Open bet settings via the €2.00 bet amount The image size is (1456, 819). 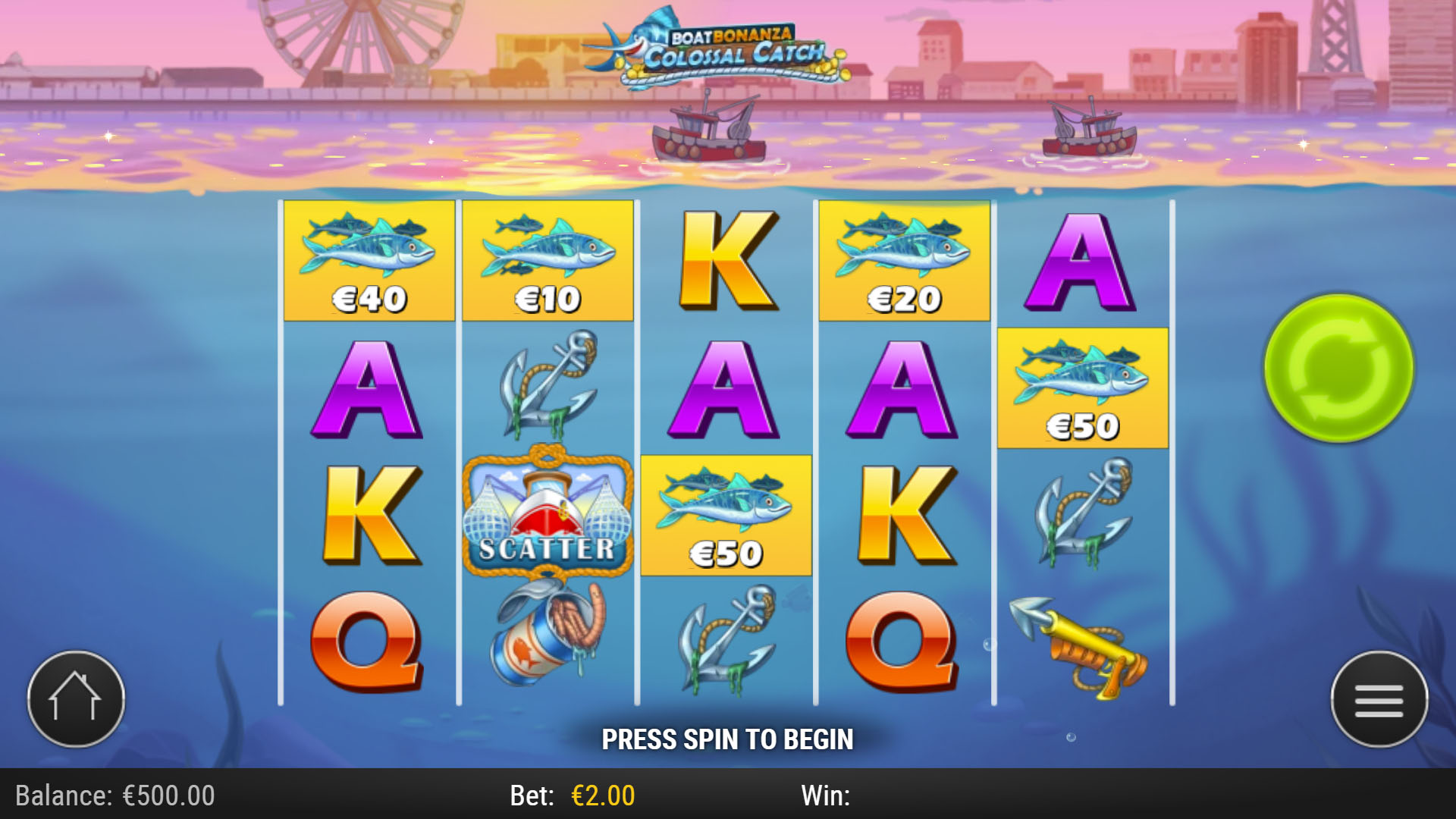(x=601, y=795)
